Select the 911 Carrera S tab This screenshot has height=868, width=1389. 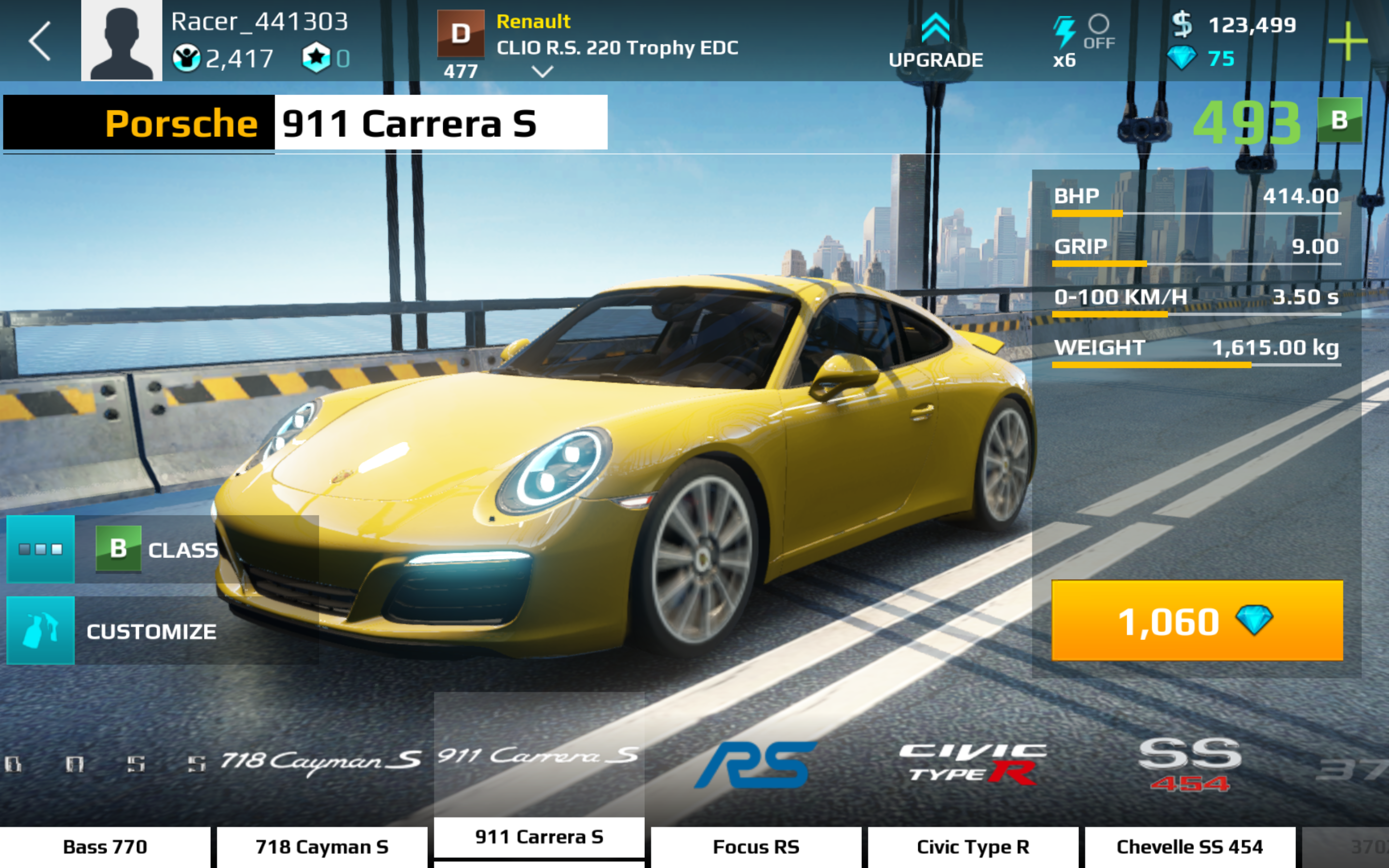[x=539, y=837]
